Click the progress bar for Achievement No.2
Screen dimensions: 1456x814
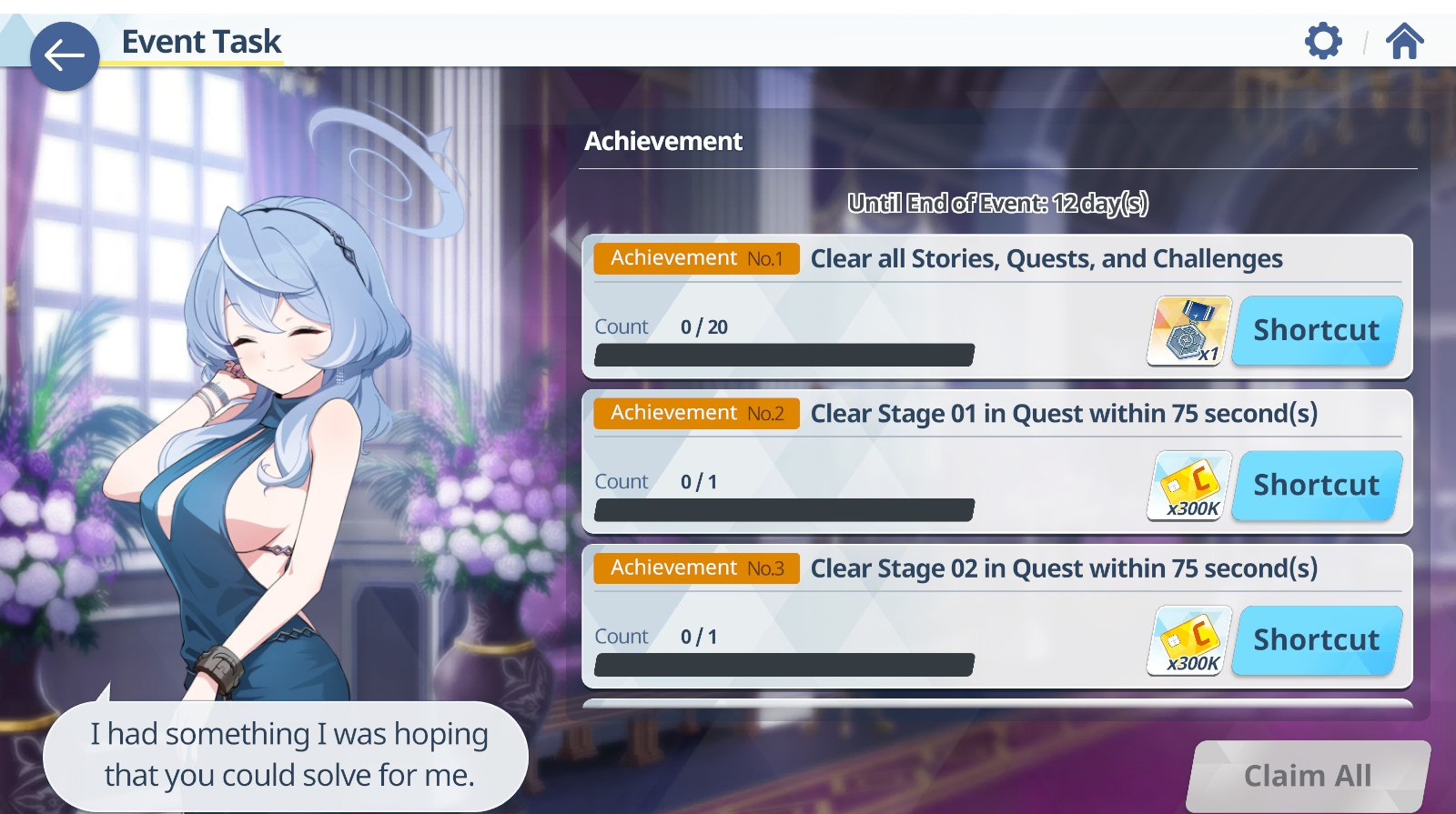[x=784, y=508]
